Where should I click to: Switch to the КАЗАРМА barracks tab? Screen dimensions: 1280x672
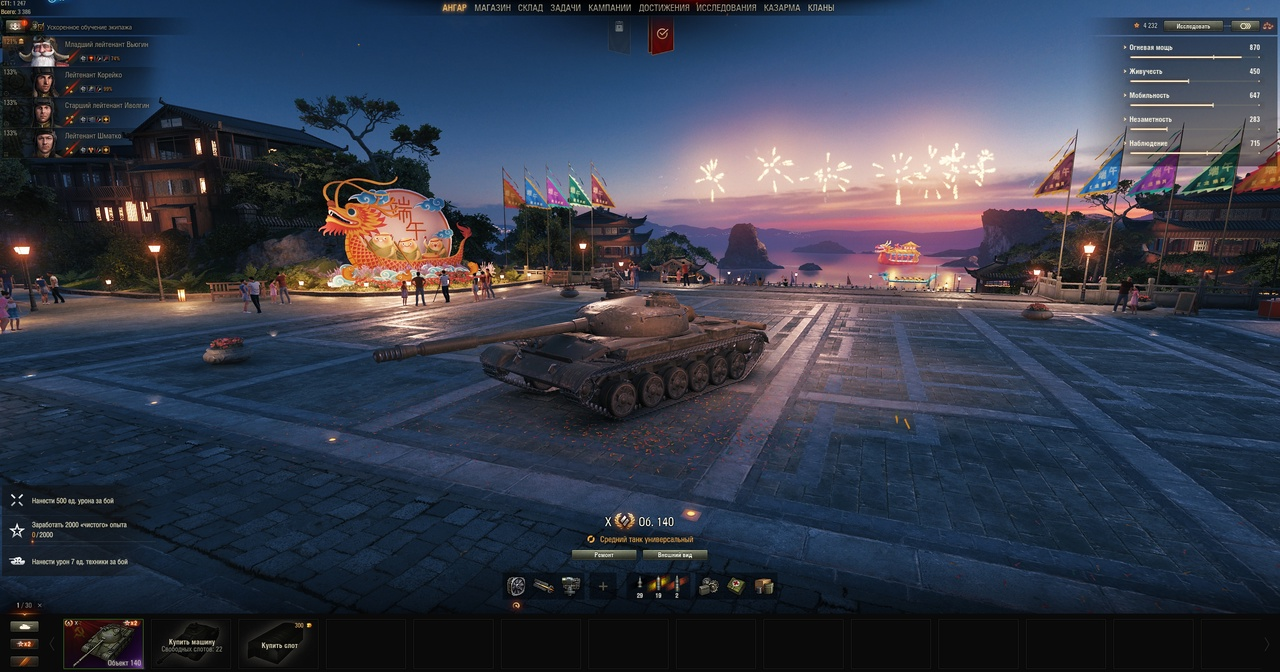pyautogui.click(x=782, y=8)
